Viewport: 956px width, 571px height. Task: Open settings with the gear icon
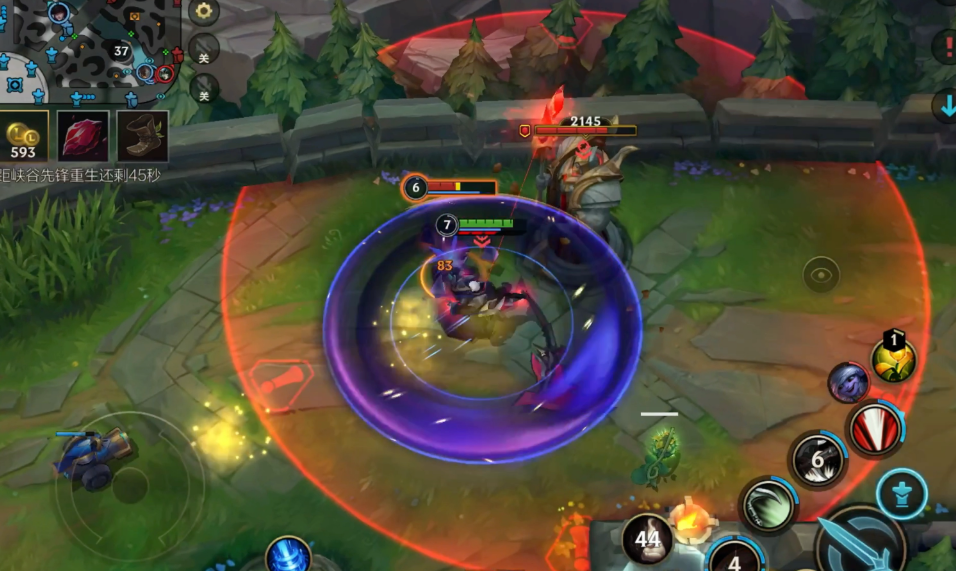tap(204, 12)
